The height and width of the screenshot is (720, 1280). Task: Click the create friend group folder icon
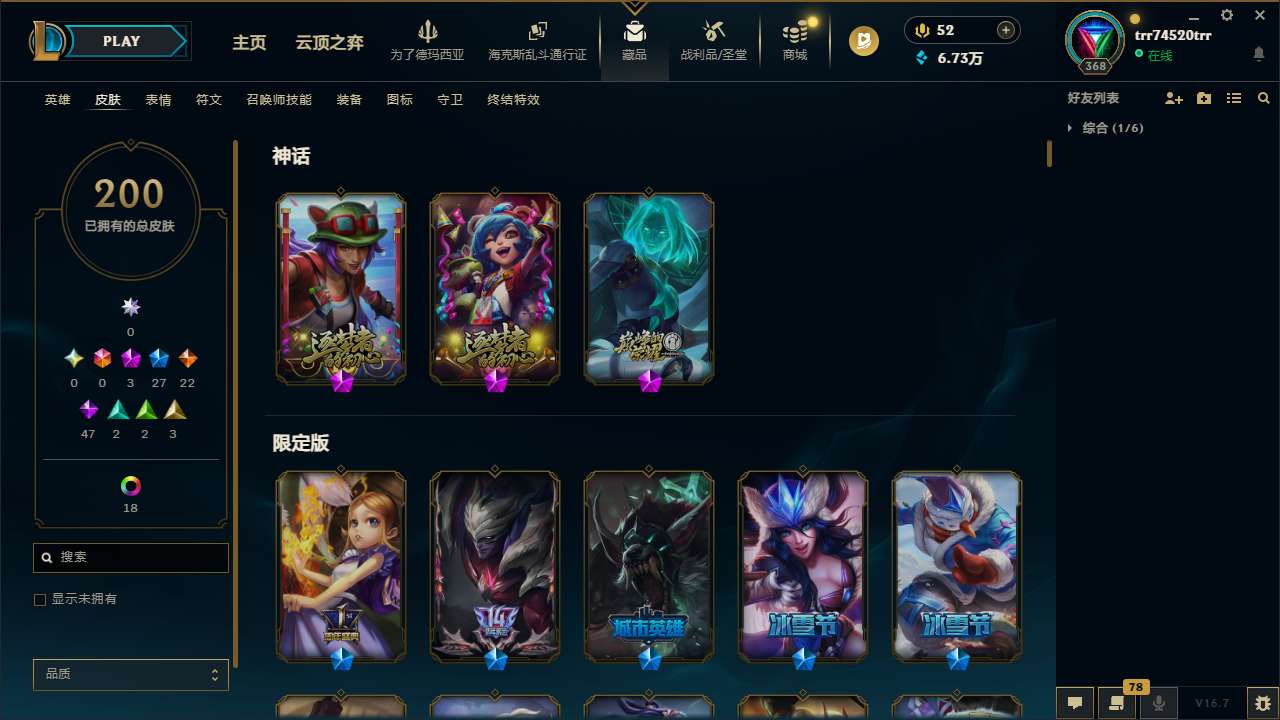pos(1204,98)
